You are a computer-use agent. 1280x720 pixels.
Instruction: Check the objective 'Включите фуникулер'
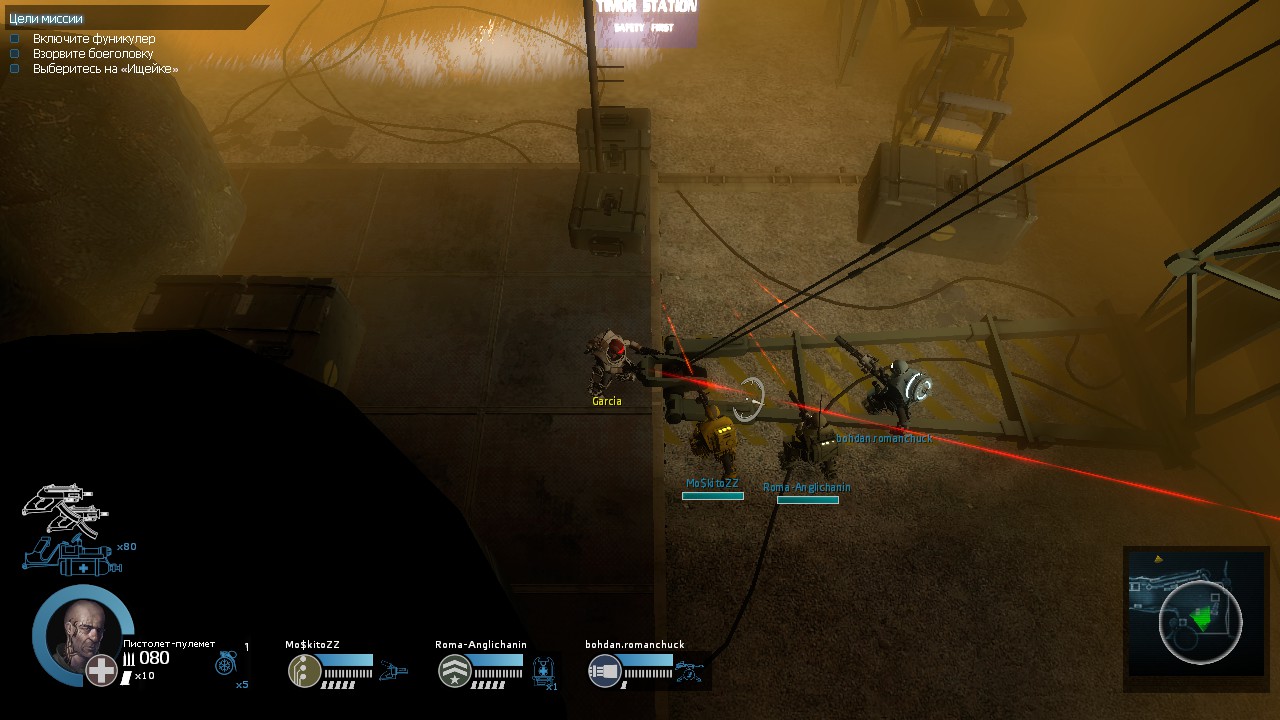point(13,38)
